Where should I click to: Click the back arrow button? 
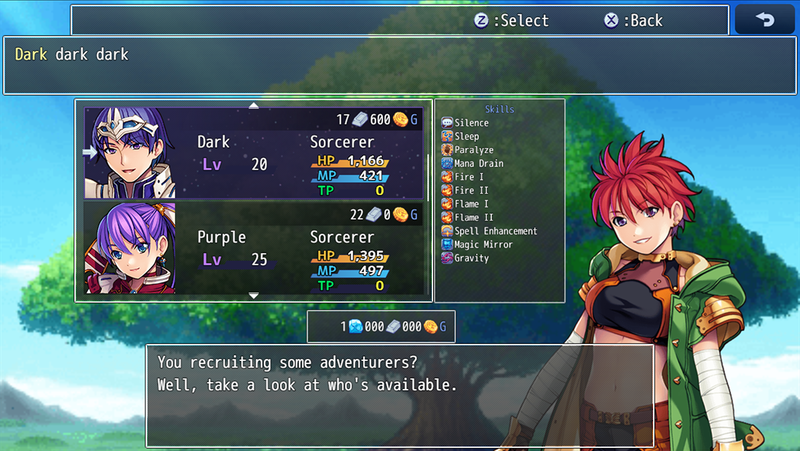(763, 20)
